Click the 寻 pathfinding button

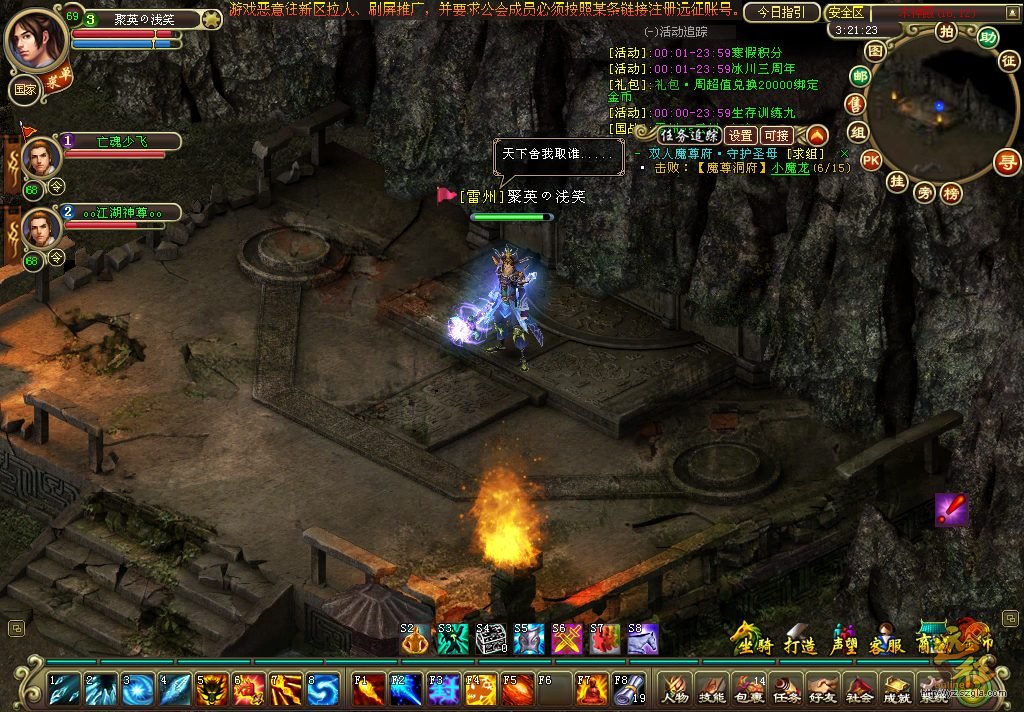[x=1008, y=161]
